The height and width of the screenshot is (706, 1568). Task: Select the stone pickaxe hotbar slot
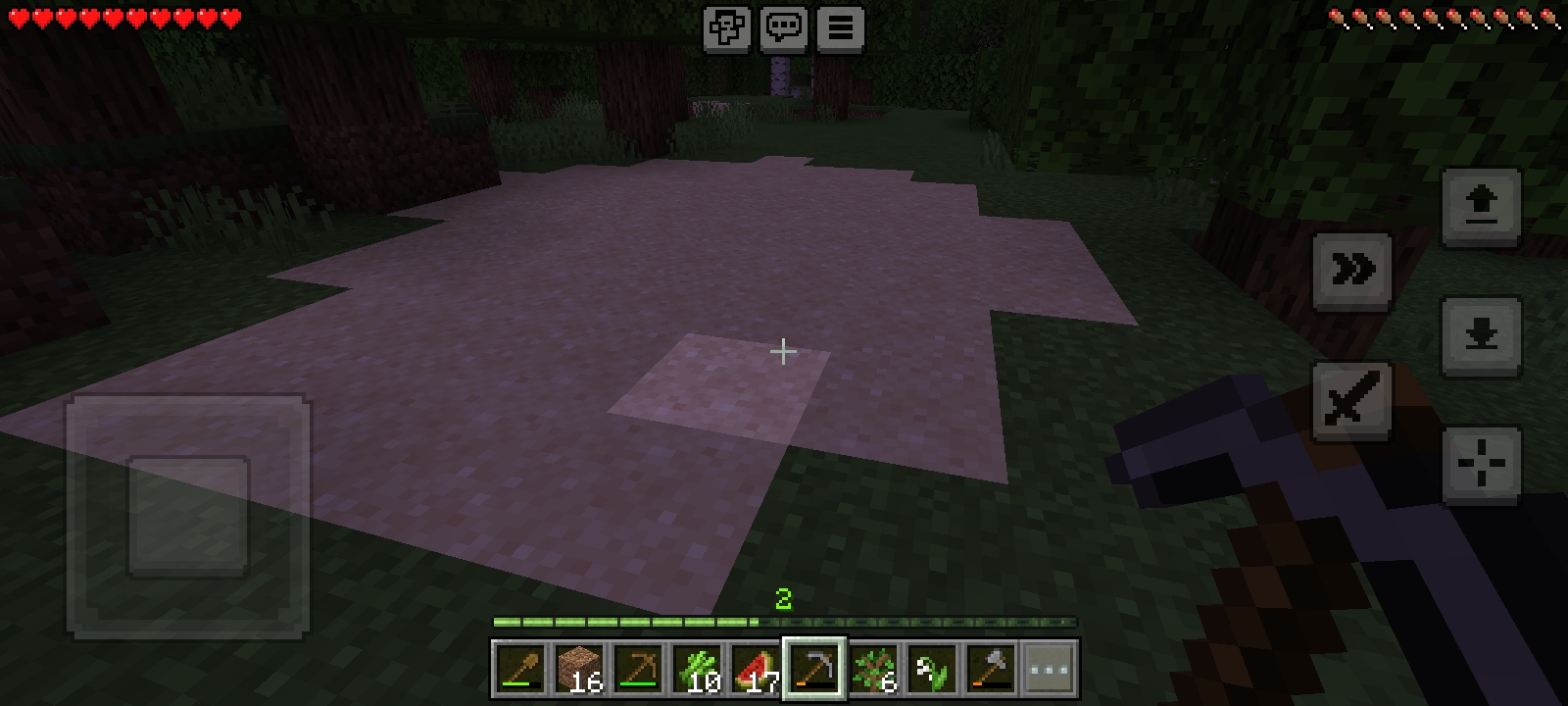click(x=814, y=670)
